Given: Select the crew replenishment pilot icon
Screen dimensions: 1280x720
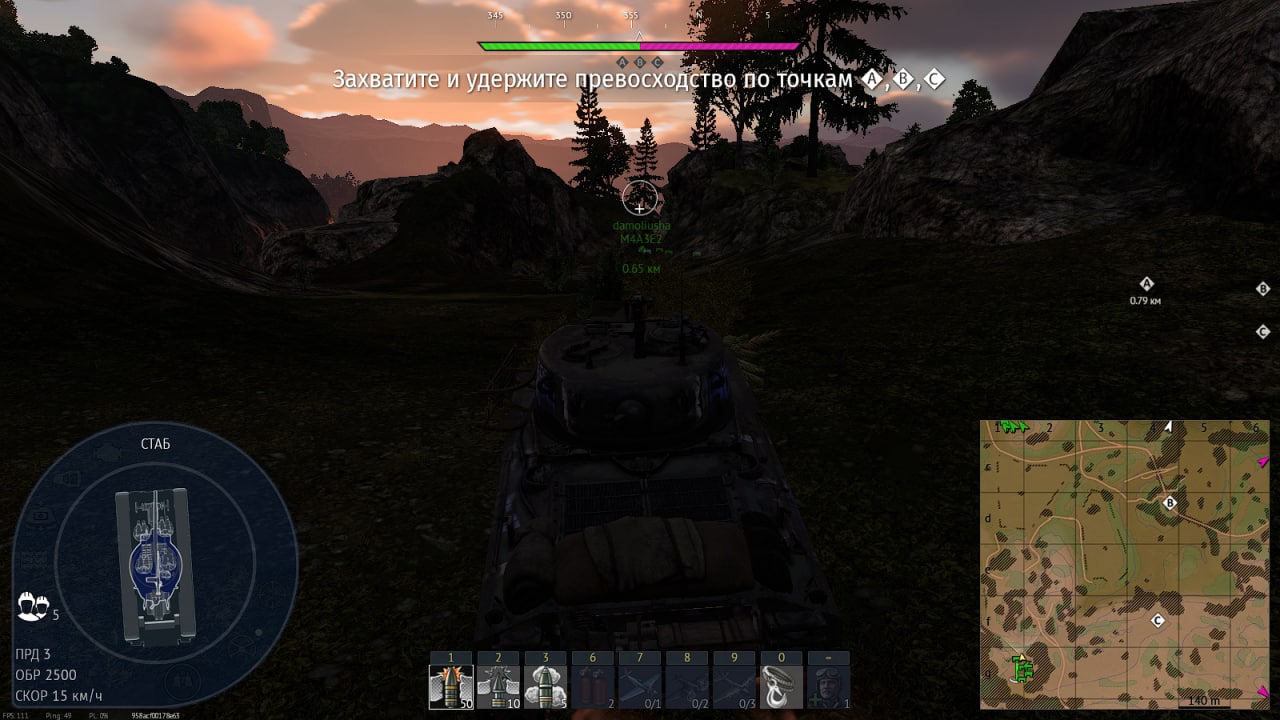Looking at the screenshot, I should (828, 687).
